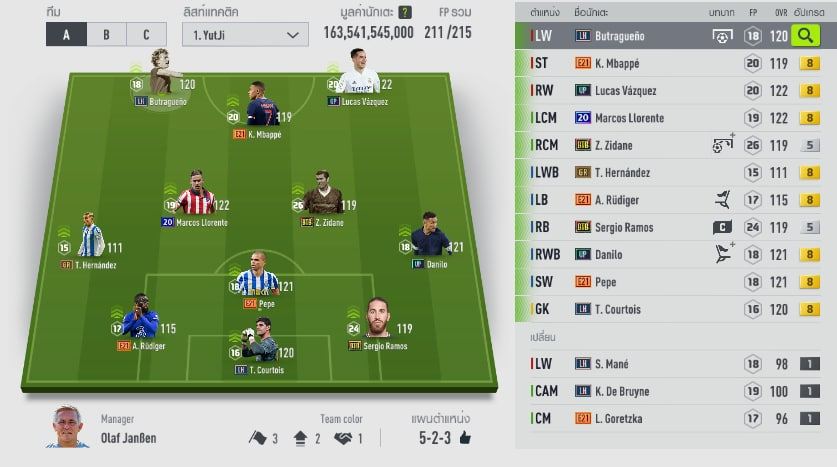Select T. Hernández on the left flank

[x=90, y=238]
